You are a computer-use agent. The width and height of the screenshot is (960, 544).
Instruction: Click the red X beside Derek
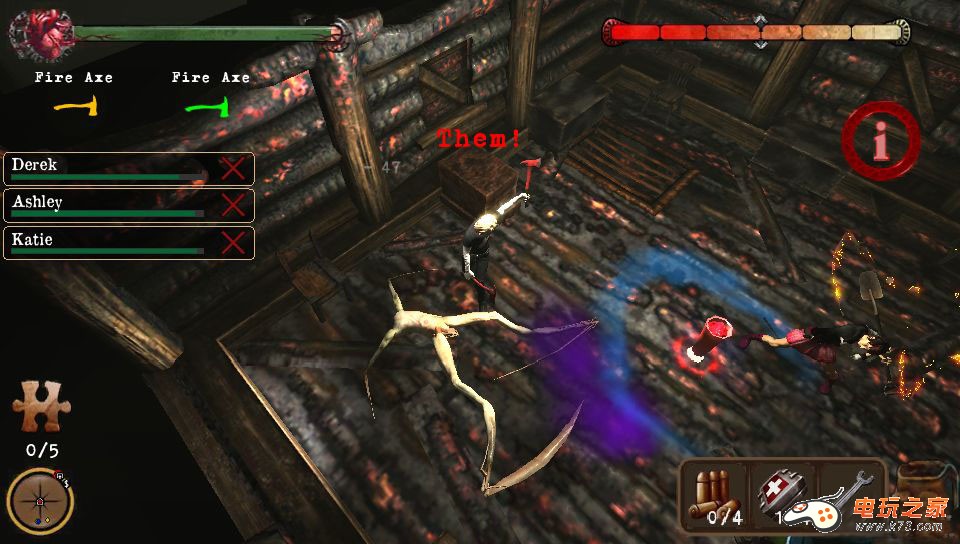233,168
